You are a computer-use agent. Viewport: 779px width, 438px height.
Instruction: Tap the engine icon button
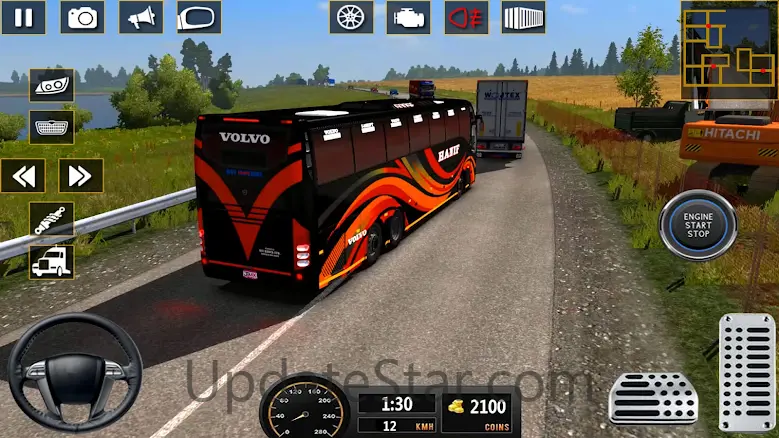409,17
